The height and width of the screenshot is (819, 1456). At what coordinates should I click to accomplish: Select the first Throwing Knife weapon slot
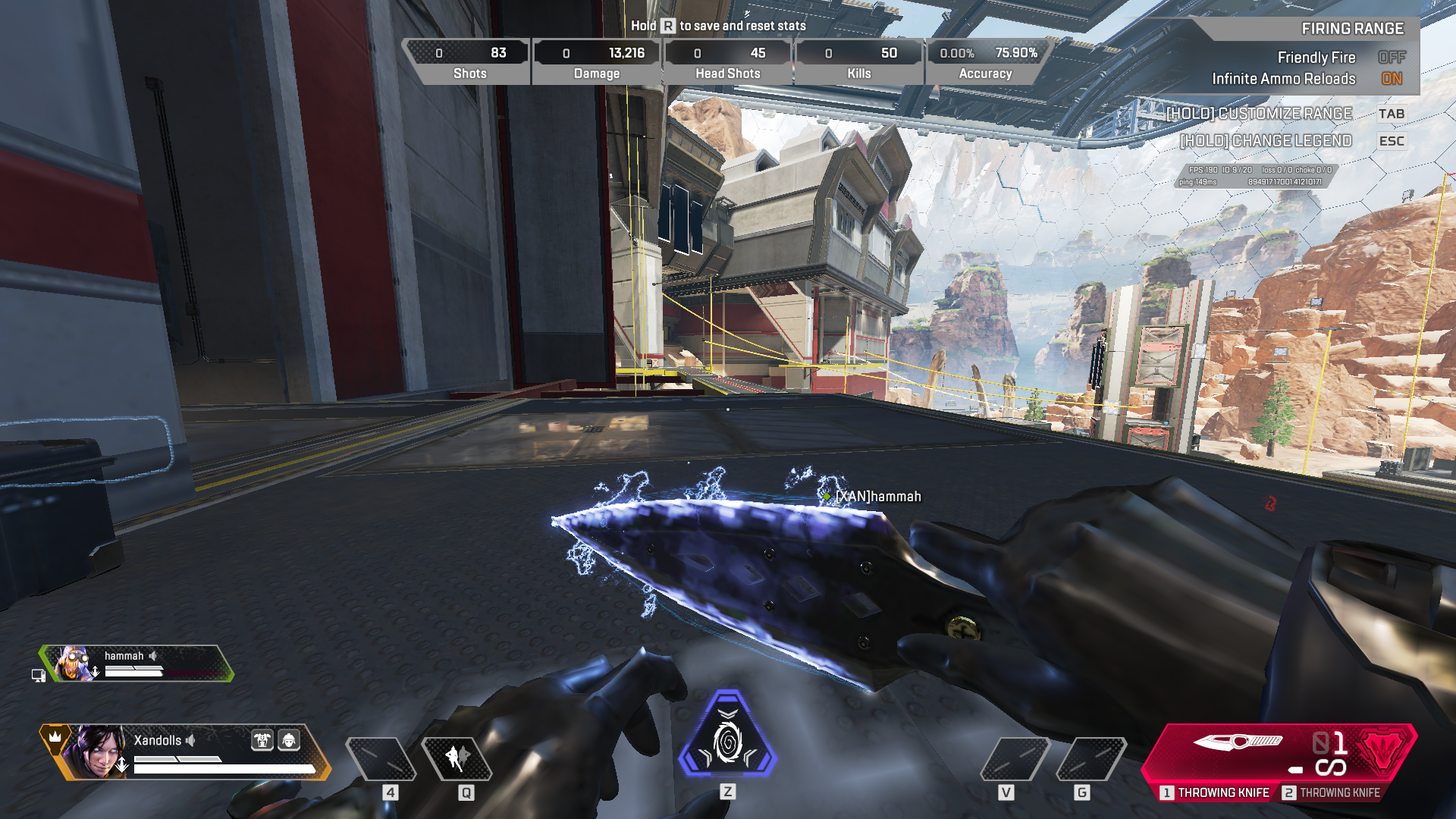tap(1215, 792)
